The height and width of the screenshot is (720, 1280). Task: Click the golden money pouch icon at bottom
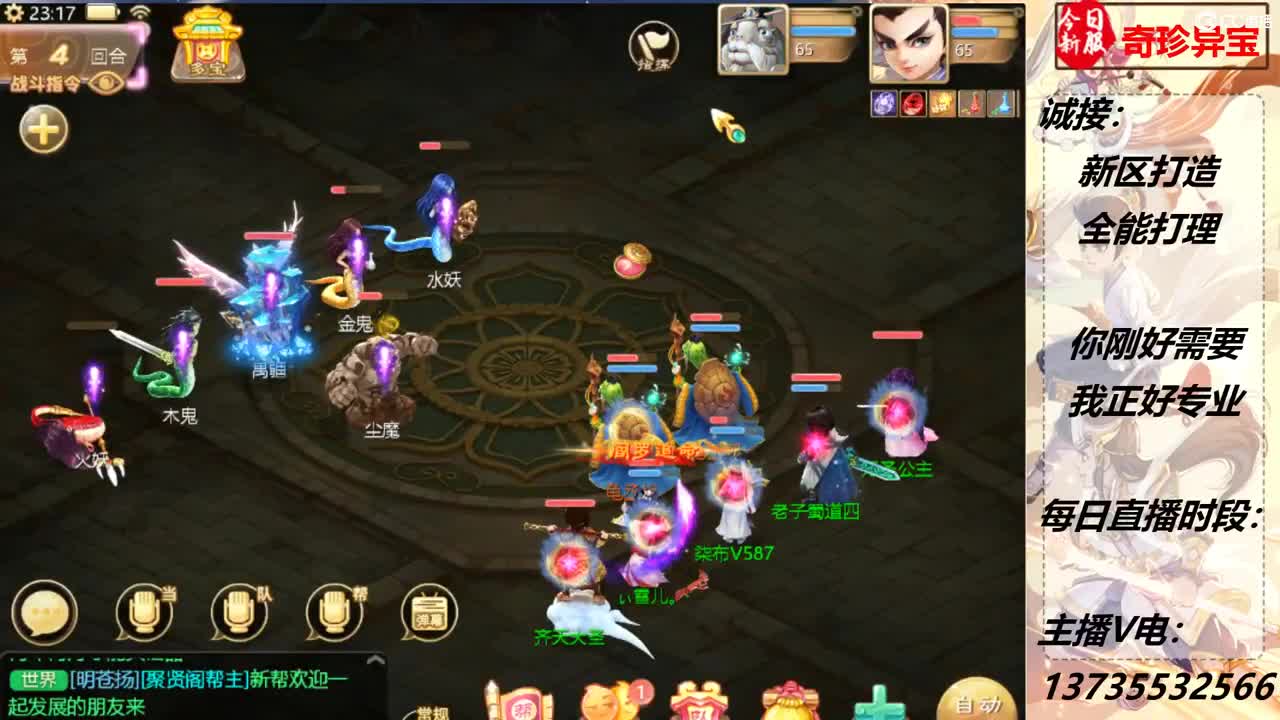click(x=790, y=710)
